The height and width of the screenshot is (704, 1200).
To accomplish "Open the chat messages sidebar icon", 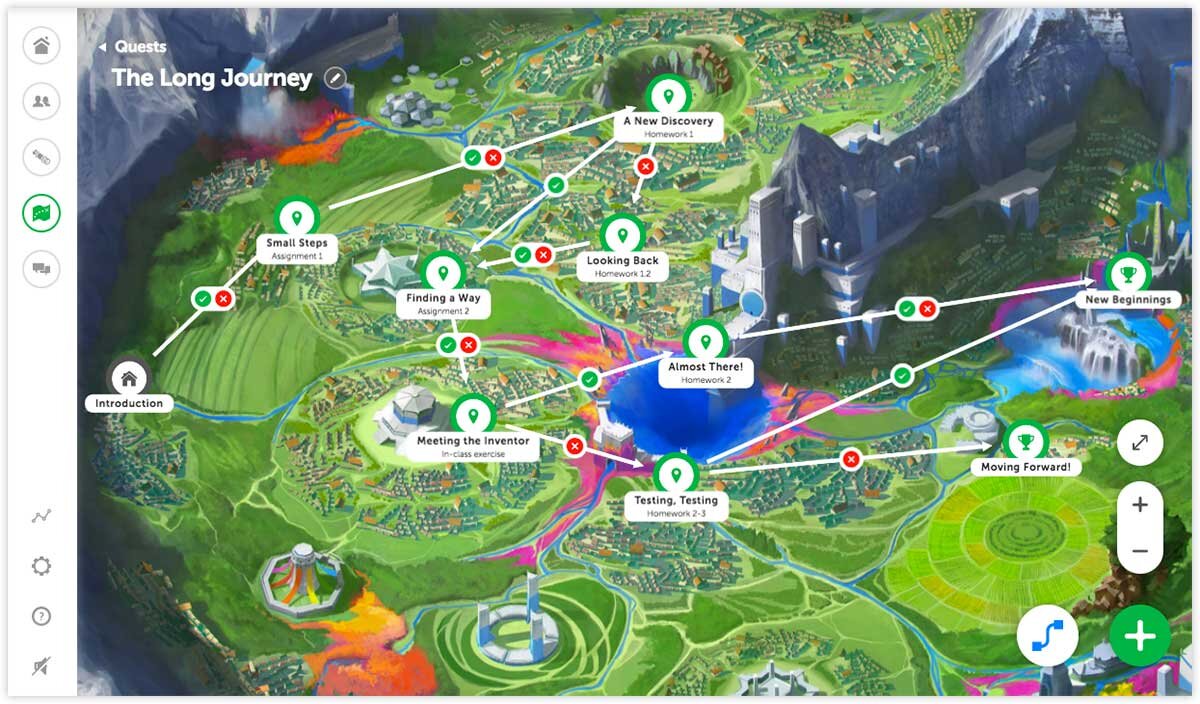I will click(41, 268).
